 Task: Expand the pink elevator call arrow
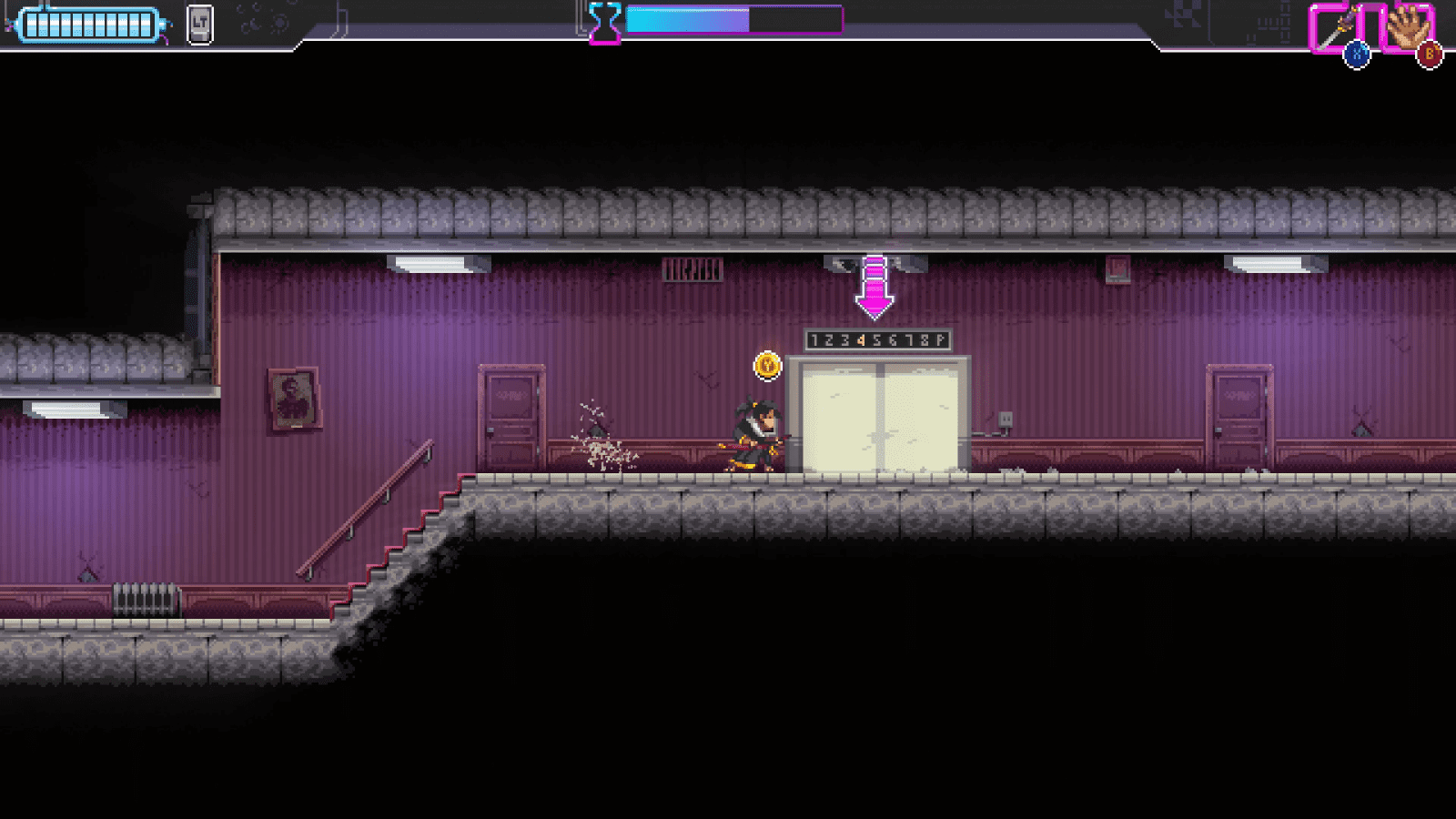(x=875, y=285)
